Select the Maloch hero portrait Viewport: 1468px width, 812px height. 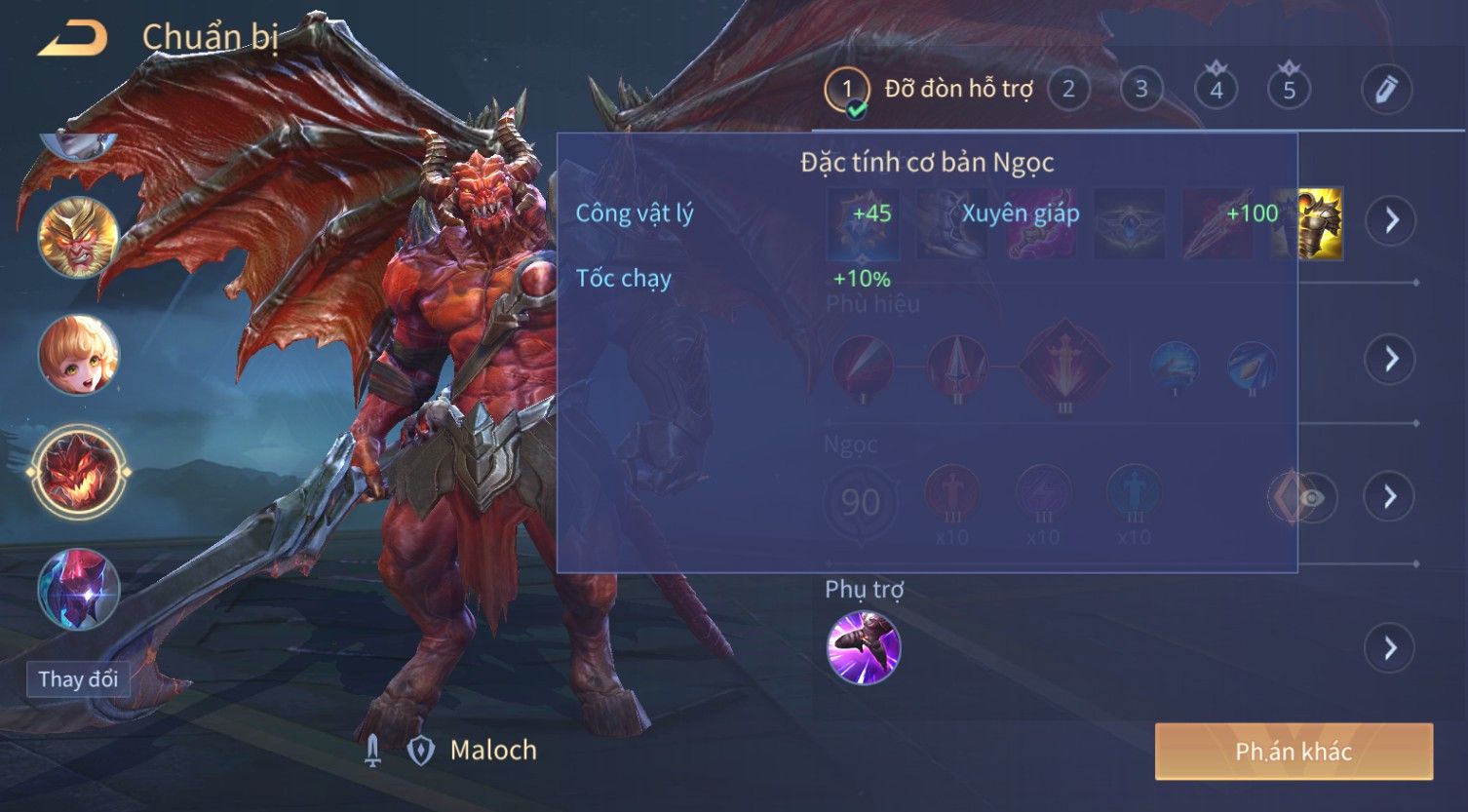pyautogui.click(x=78, y=473)
